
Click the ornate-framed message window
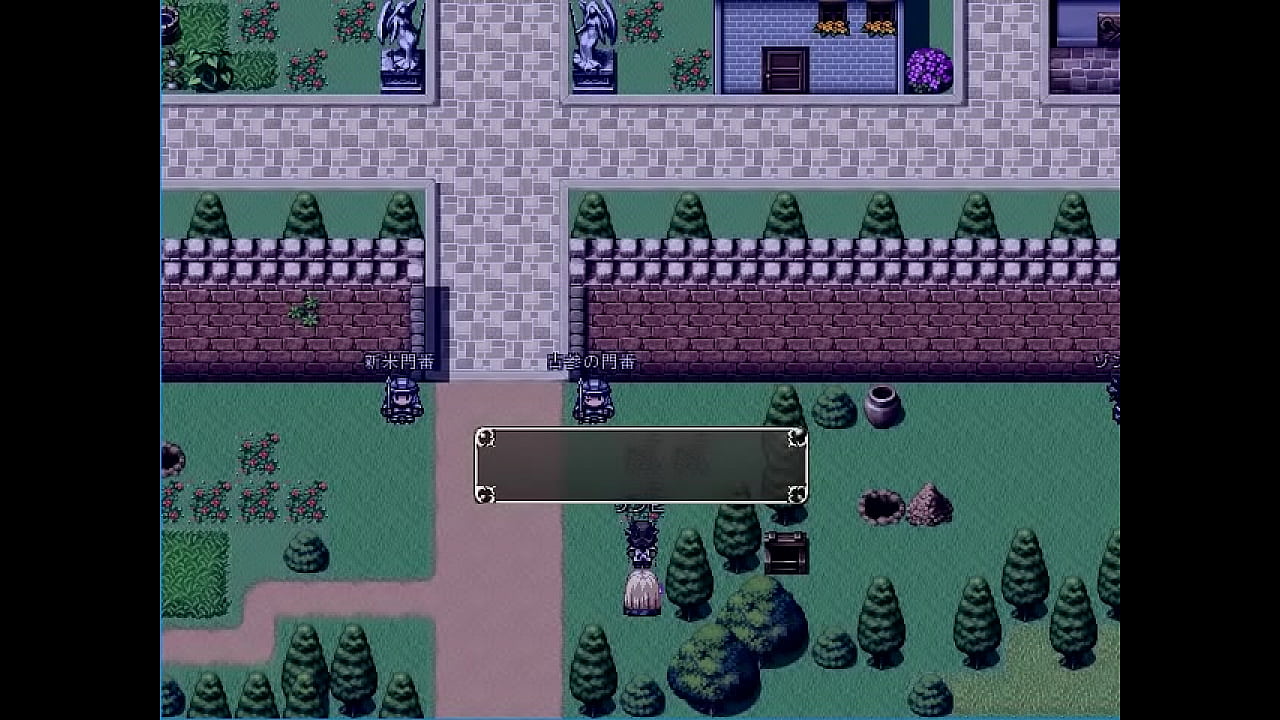641,466
